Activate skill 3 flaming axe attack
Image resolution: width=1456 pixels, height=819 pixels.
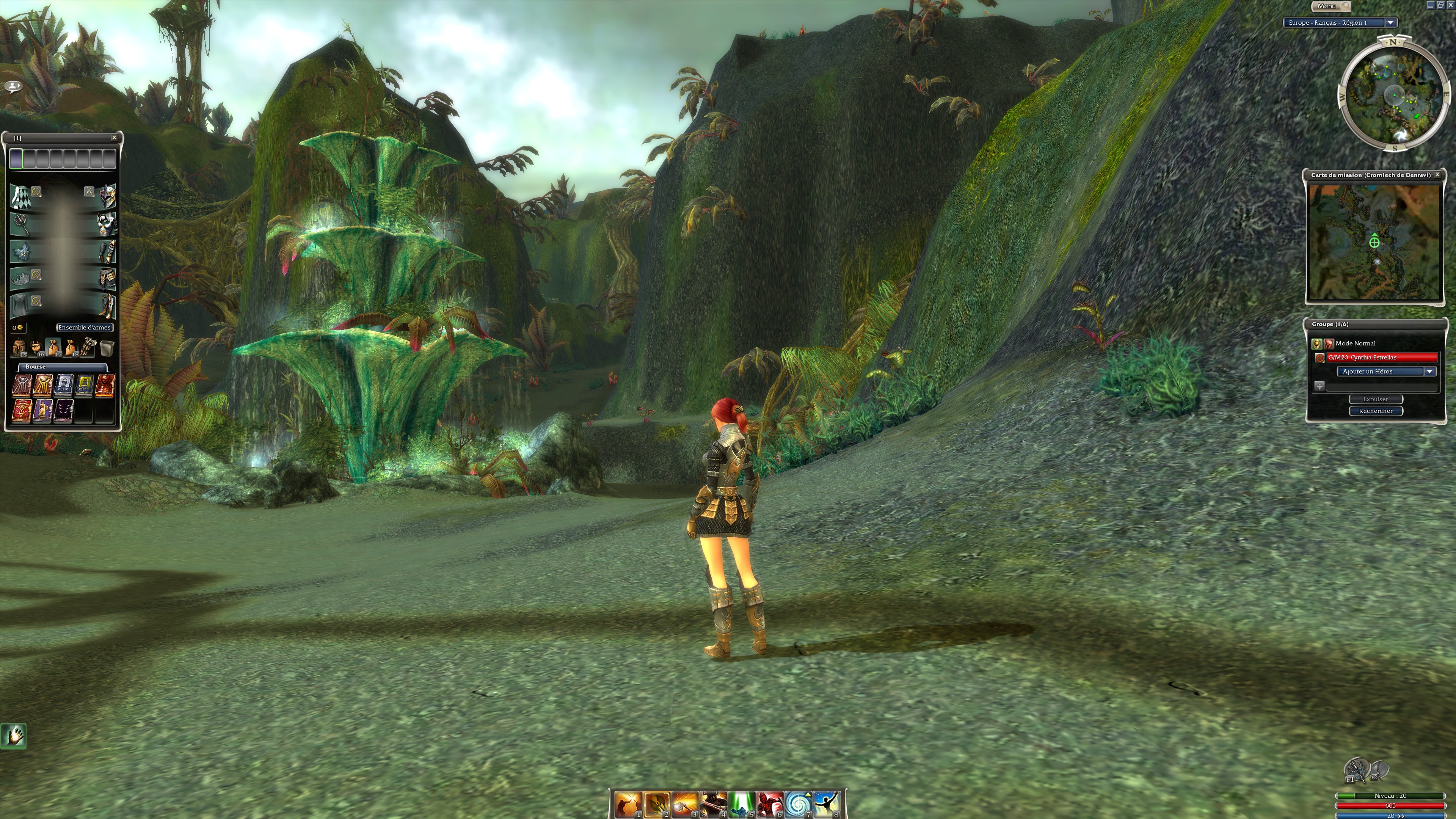684,804
